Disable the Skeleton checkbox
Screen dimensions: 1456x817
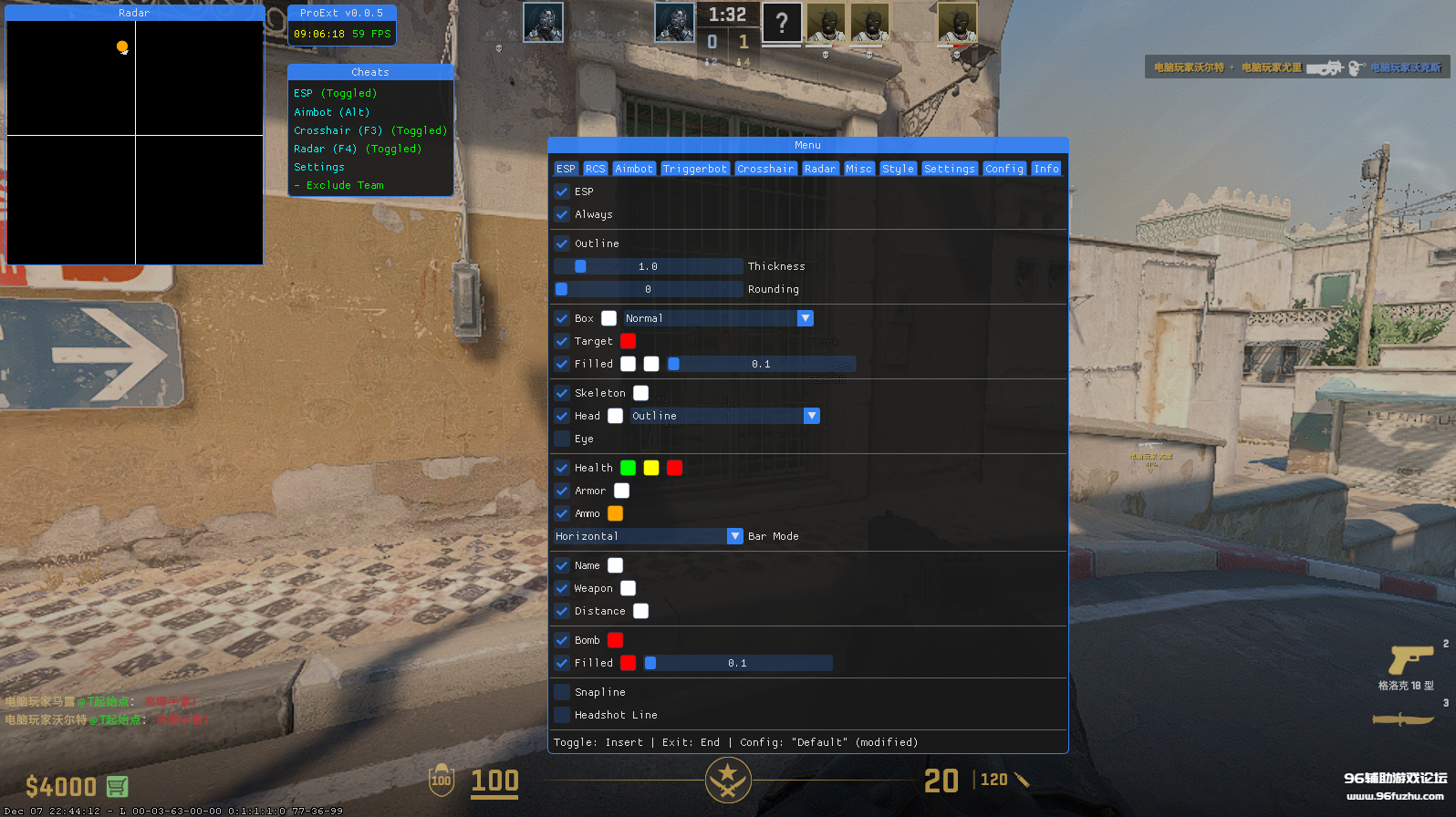point(562,393)
